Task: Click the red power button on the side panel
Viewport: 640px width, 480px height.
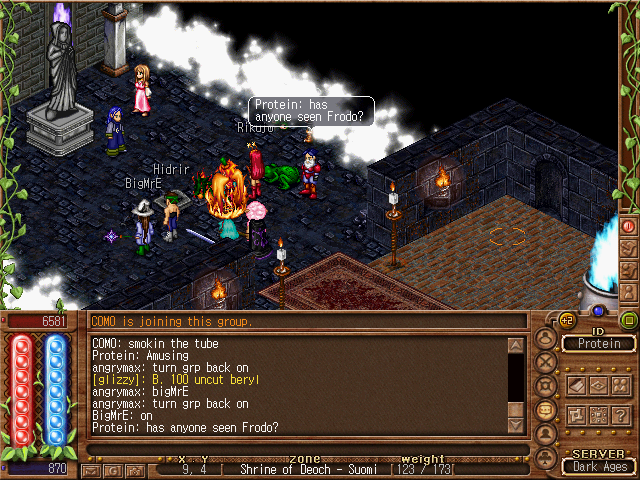Action: [x=629, y=227]
